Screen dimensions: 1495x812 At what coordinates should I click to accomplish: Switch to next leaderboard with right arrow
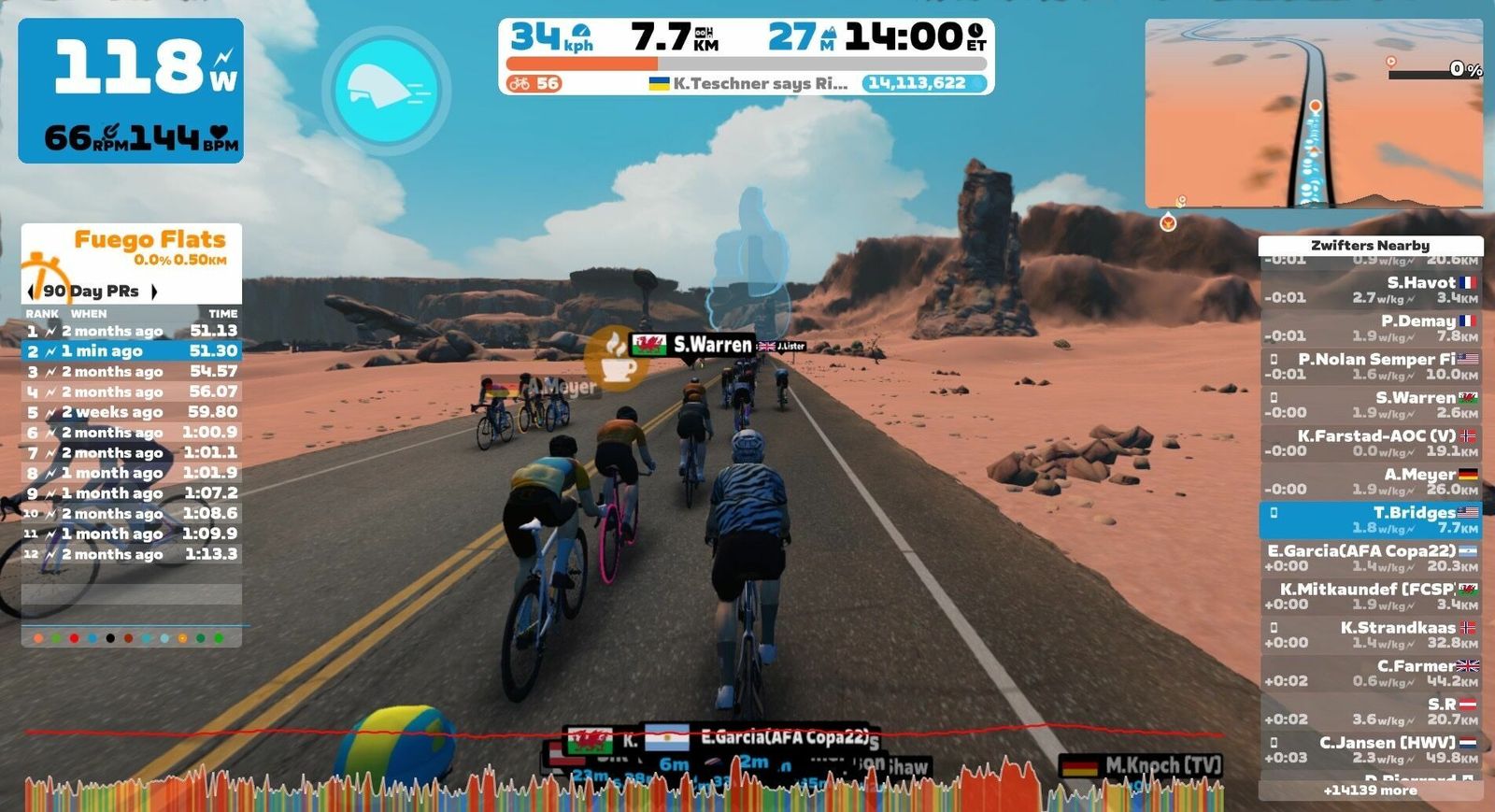pos(154,292)
